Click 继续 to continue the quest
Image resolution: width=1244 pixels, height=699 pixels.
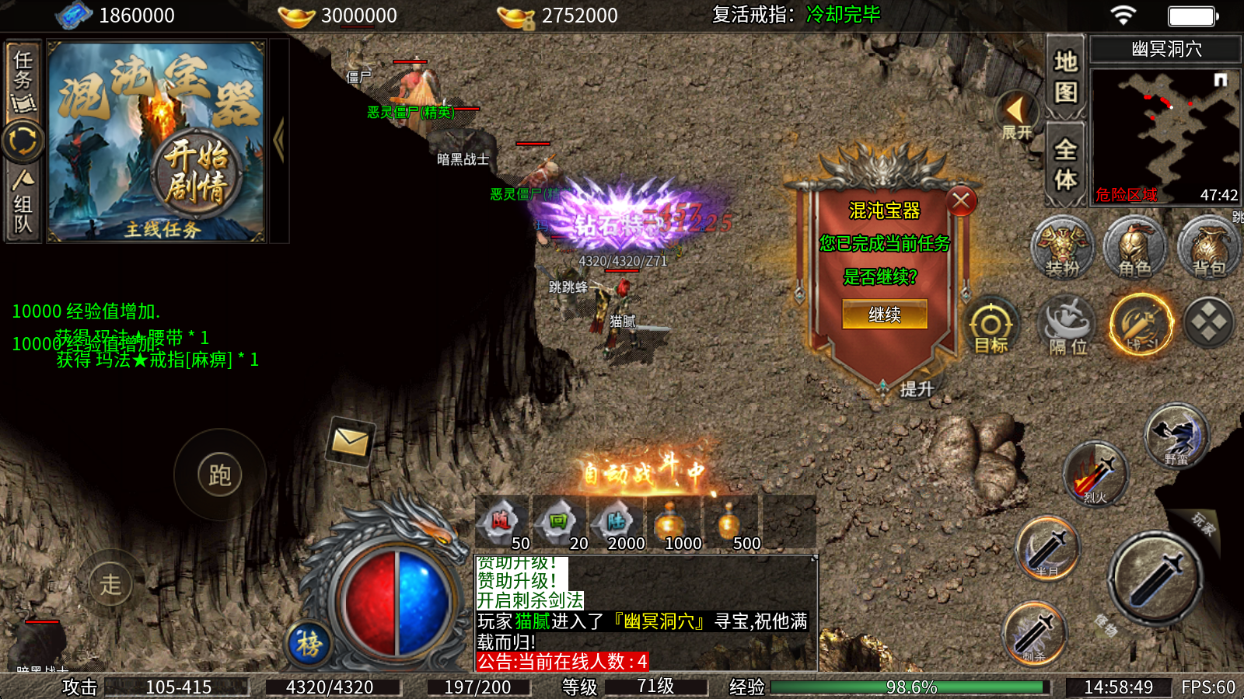884,315
